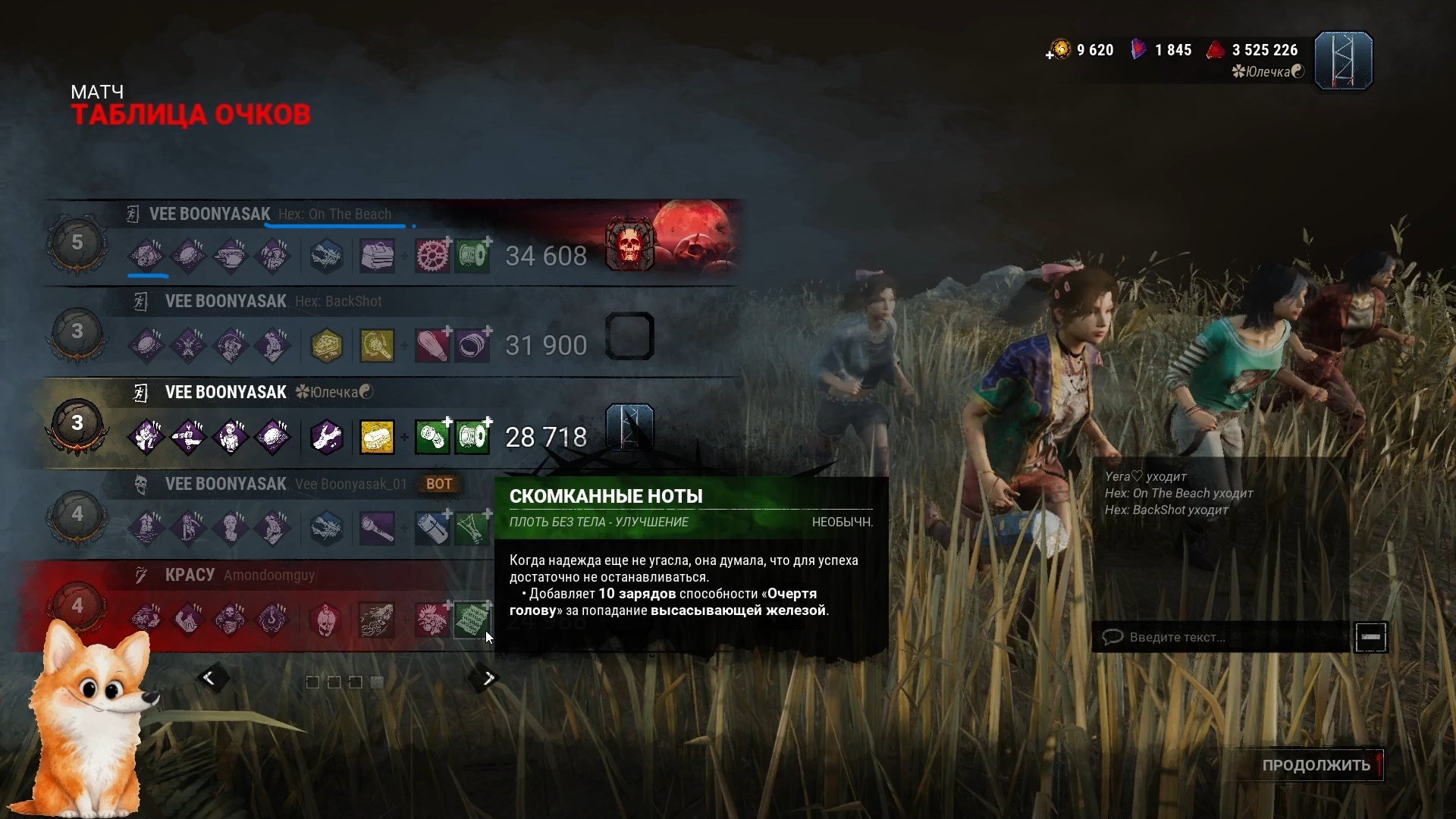Select the killer's power icon in Красу row
The height and width of the screenshot is (819, 1456).
pyautogui.click(x=377, y=620)
